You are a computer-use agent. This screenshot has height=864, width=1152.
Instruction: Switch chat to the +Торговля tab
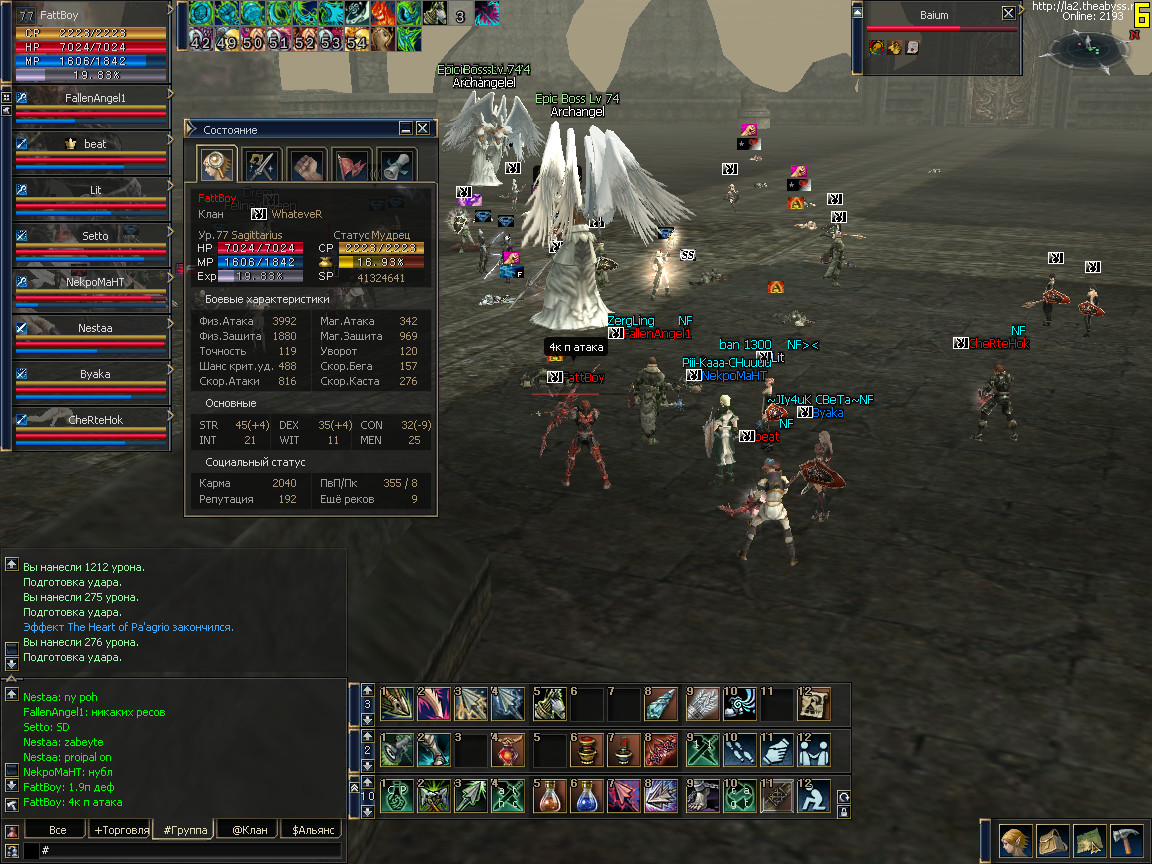click(121, 830)
